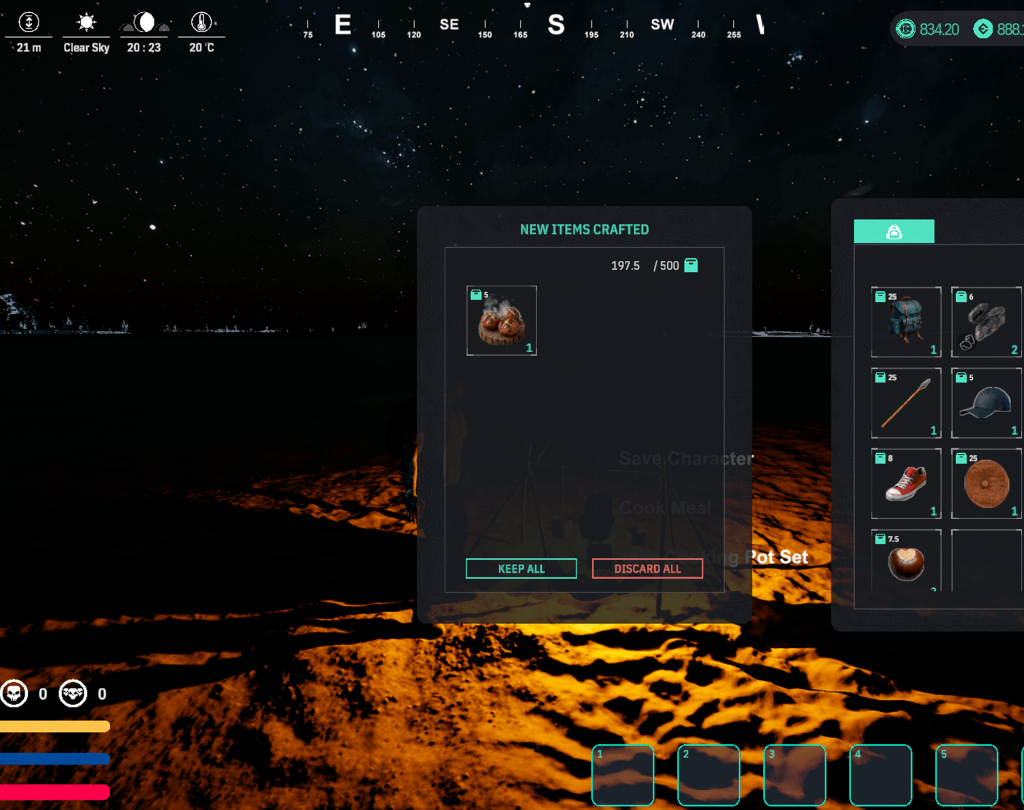
Task: Select hotbar slot 3
Action: (x=794, y=775)
